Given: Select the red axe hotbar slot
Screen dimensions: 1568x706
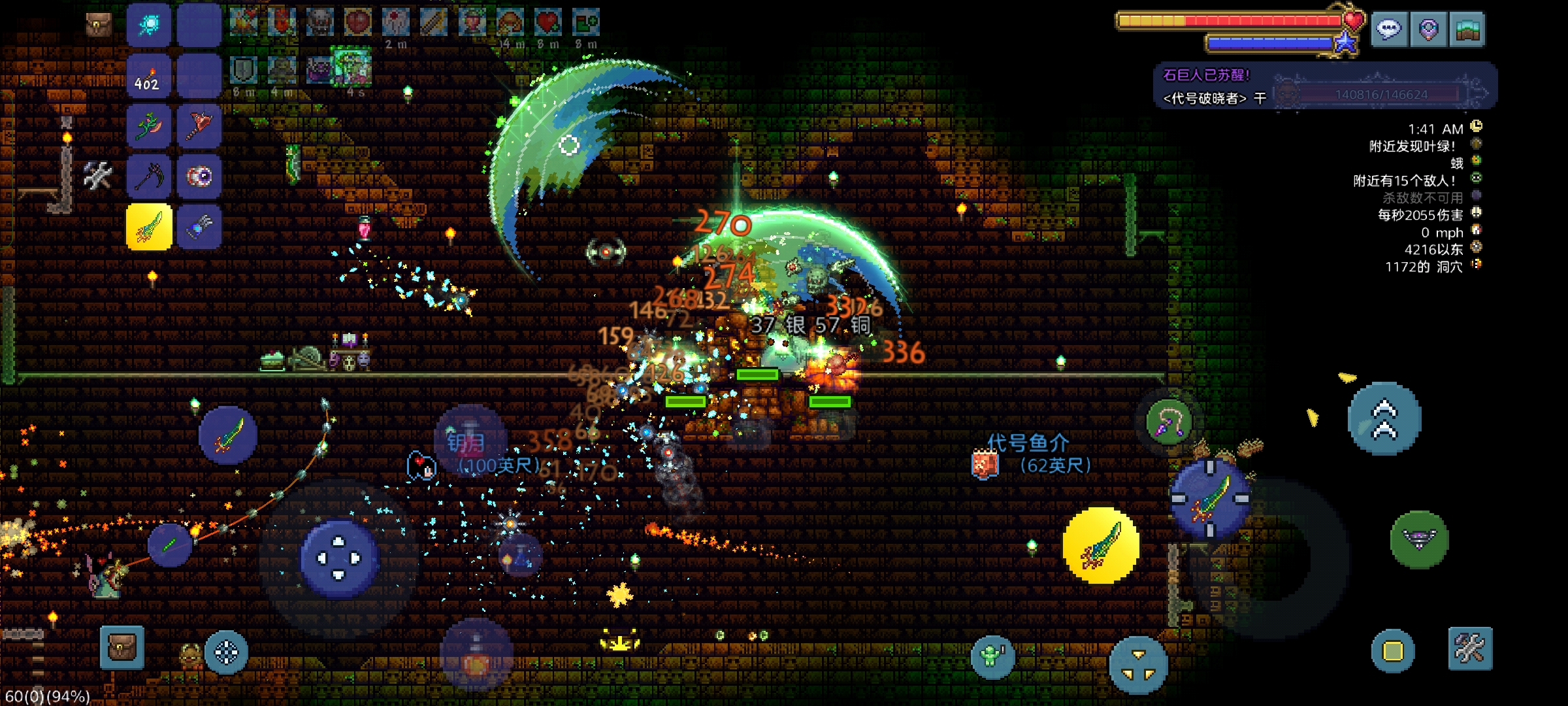Looking at the screenshot, I should pyautogui.click(x=199, y=126).
